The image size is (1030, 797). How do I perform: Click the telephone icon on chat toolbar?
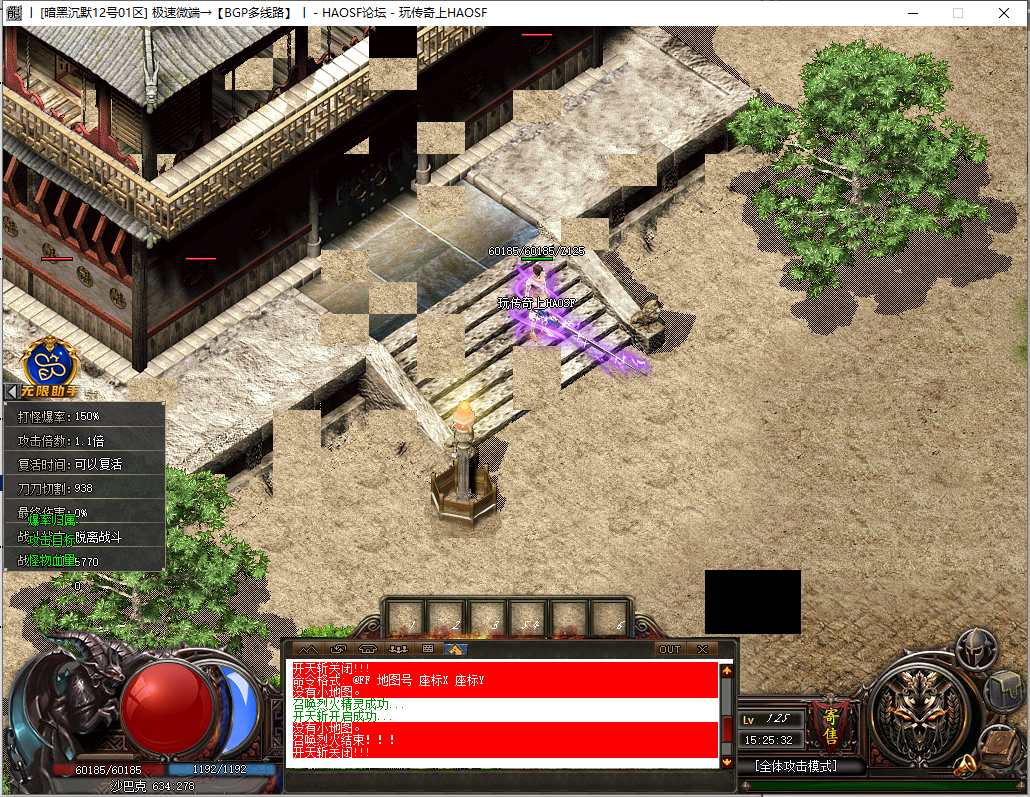click(367, 649)
